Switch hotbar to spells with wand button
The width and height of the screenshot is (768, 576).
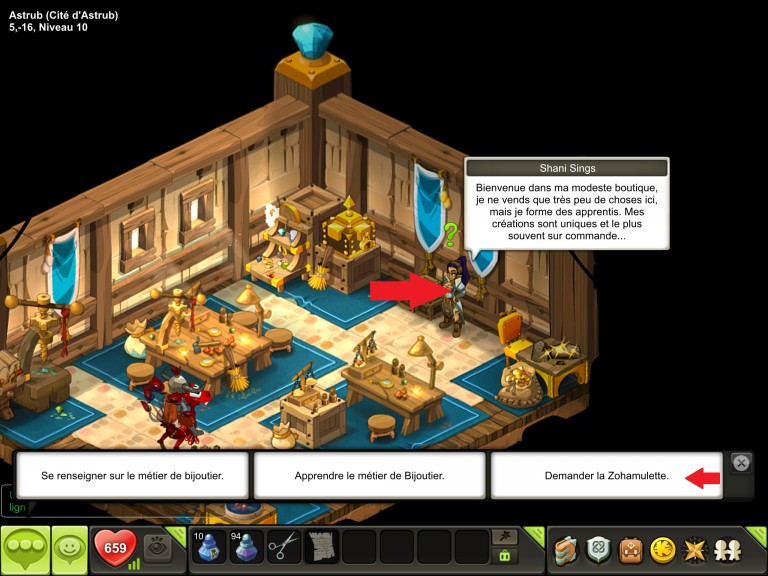505,536
